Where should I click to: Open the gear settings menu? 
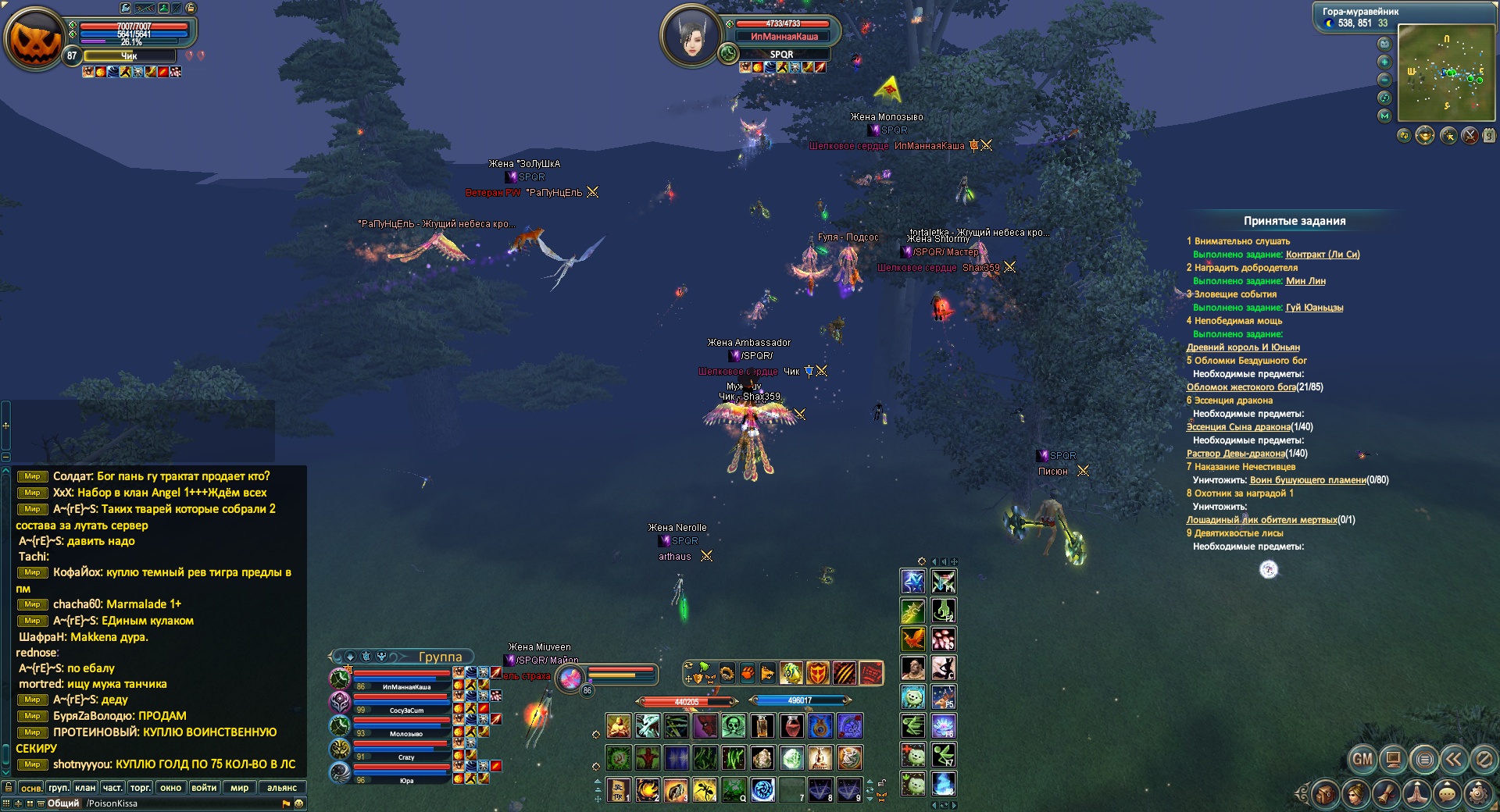pos(1477,794)
